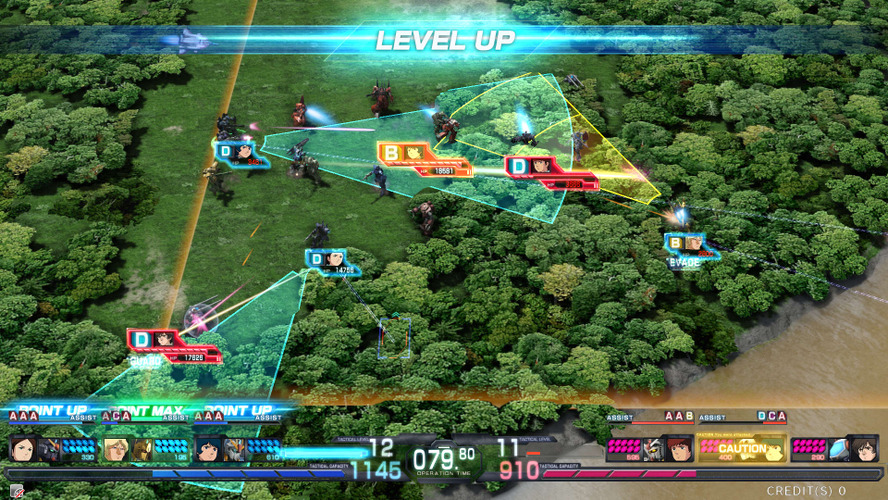888x500 pixels.
Task: Select the blue B-rank unit tag marked EVADE
Action: (x=692, y=245)
